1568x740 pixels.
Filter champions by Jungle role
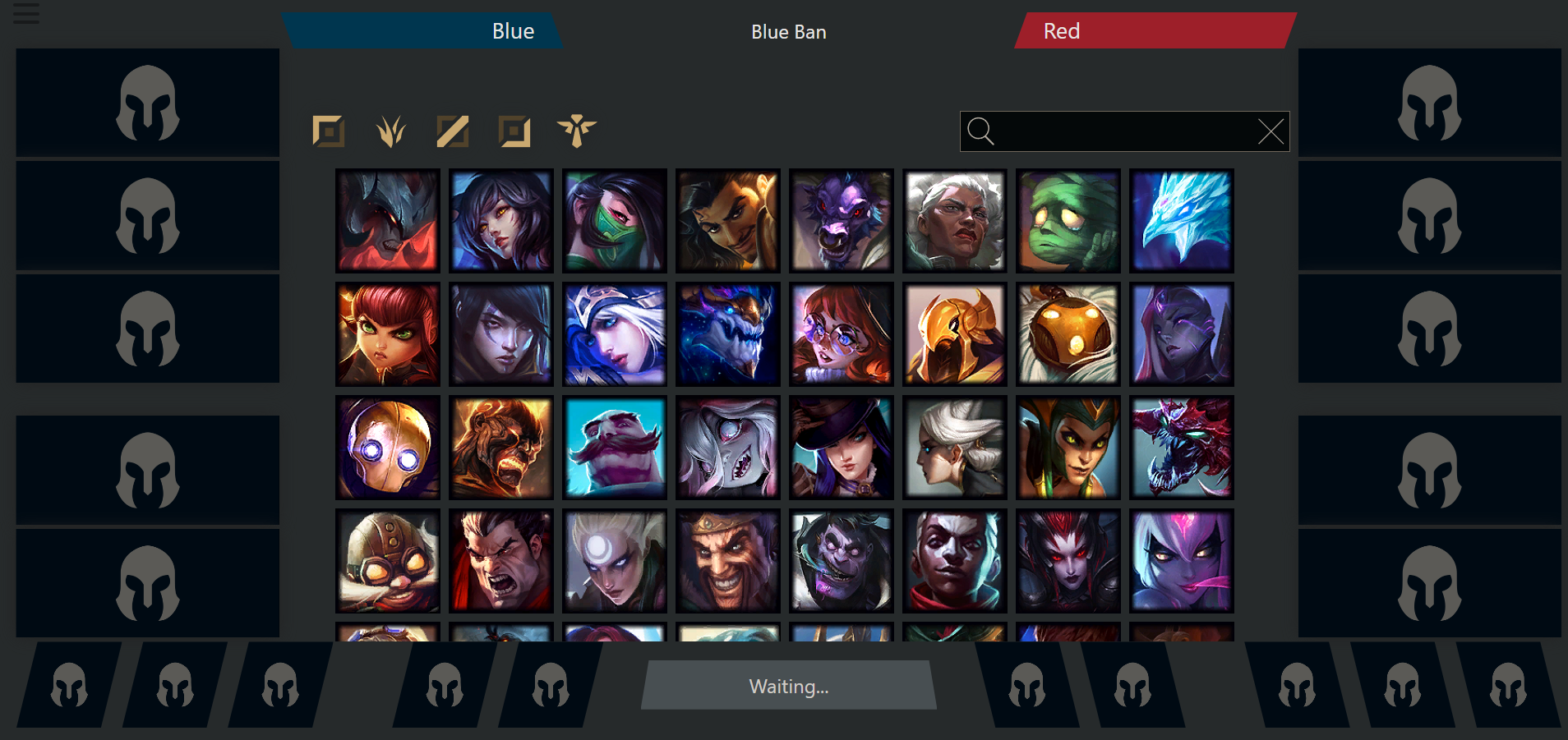click(390, 131)
